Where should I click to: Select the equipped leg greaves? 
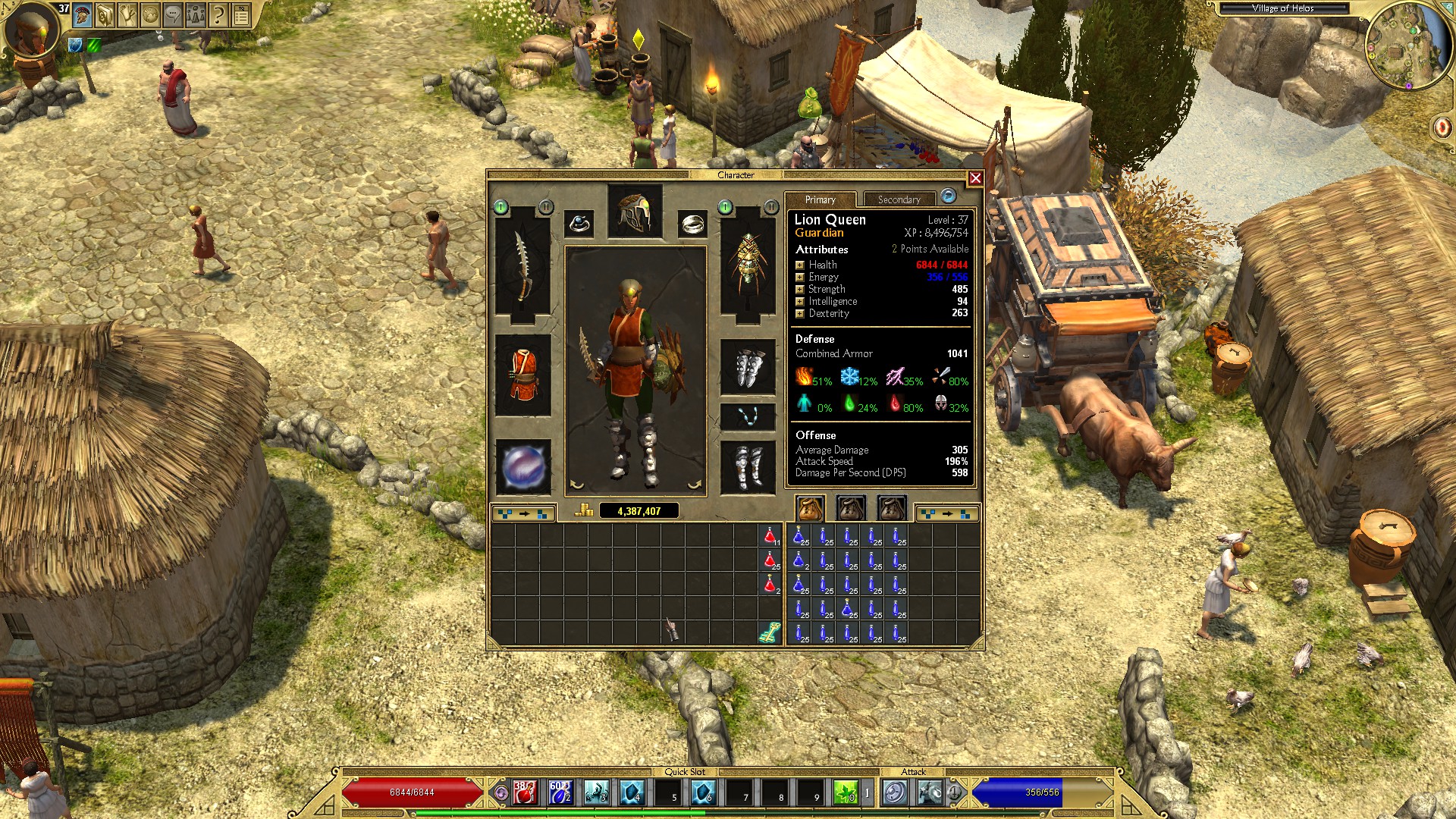point(748,466)
